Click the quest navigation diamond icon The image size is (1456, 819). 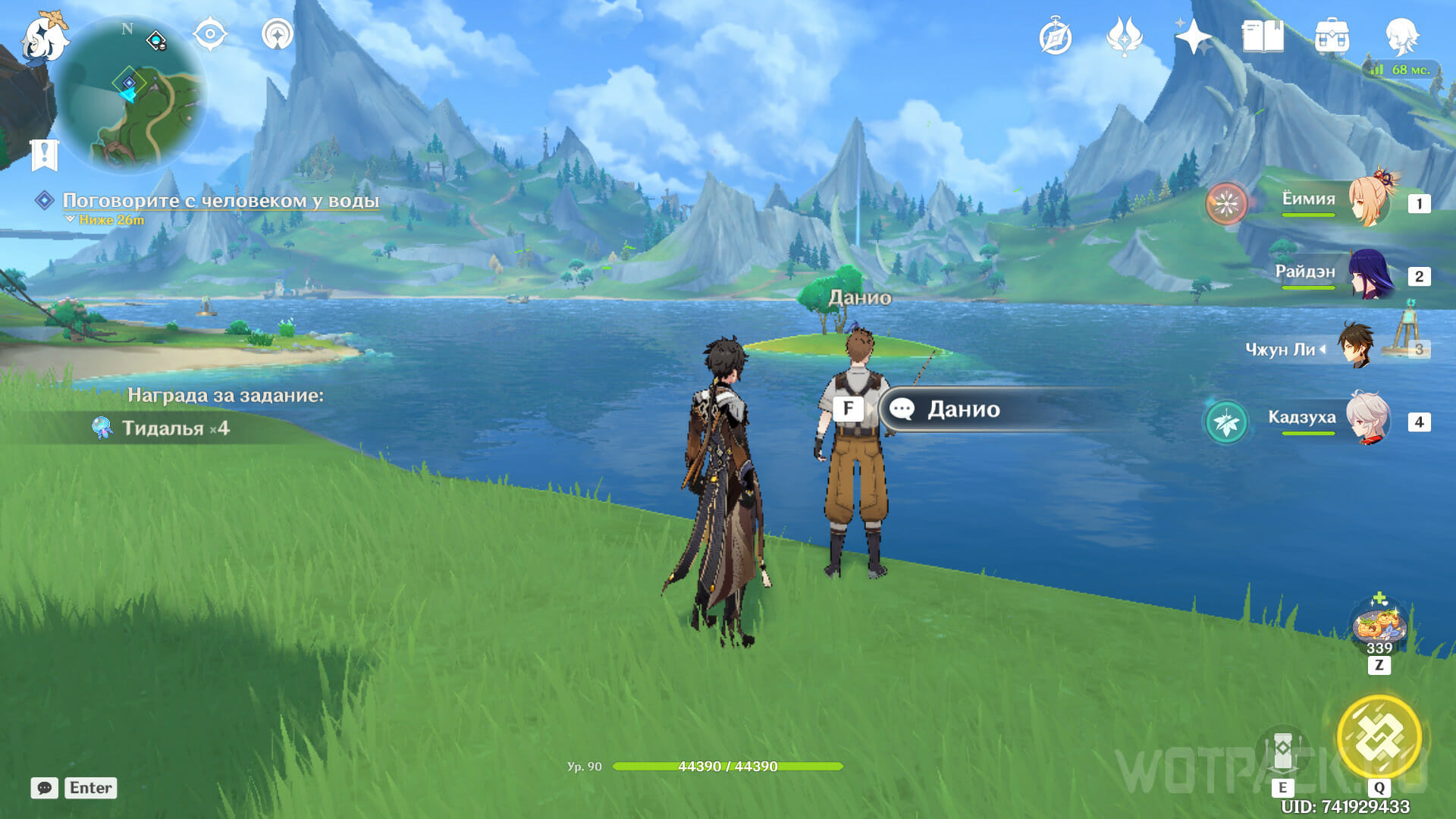[x=45, y=200]
